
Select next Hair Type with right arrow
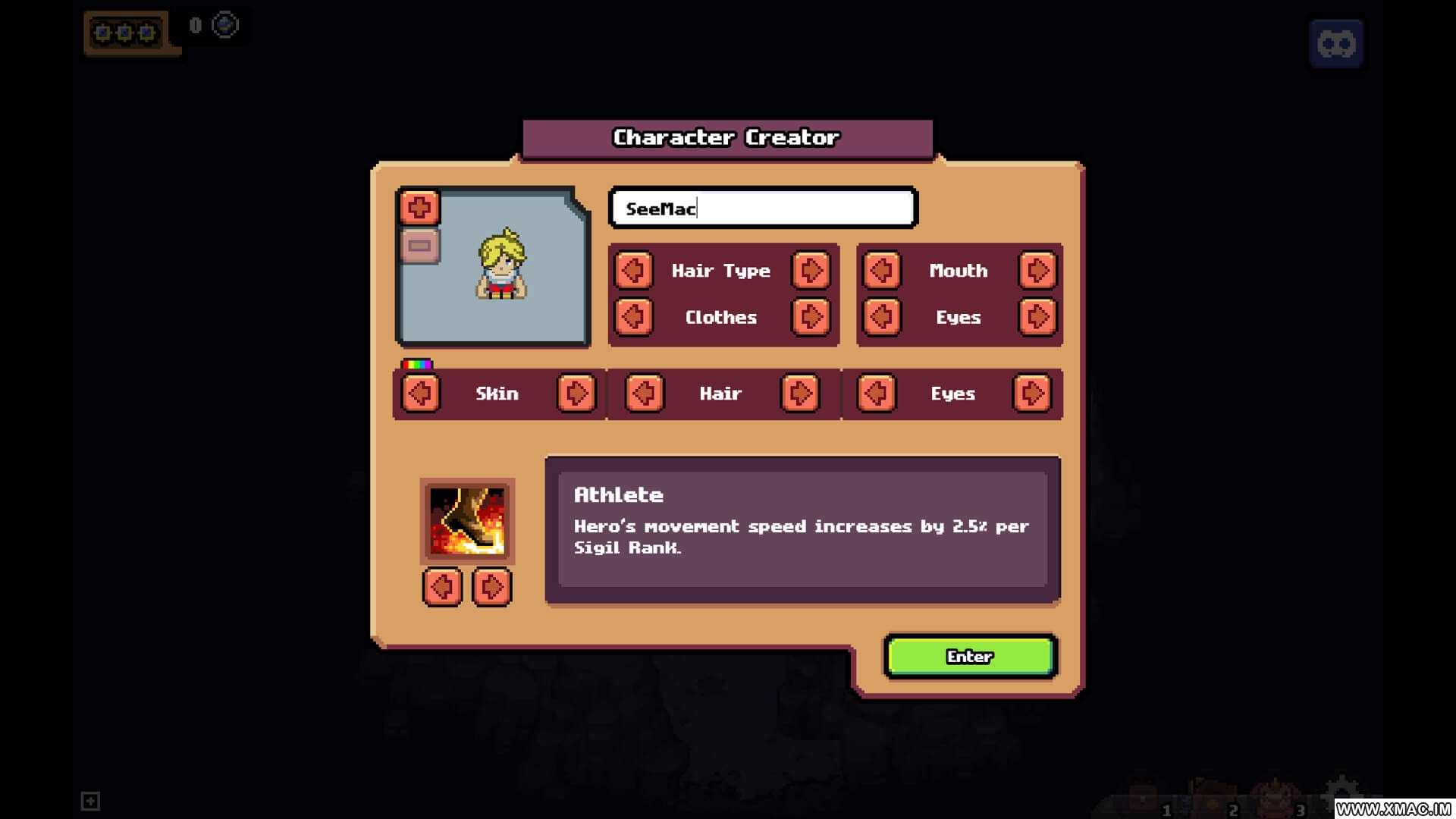point(811,270)
